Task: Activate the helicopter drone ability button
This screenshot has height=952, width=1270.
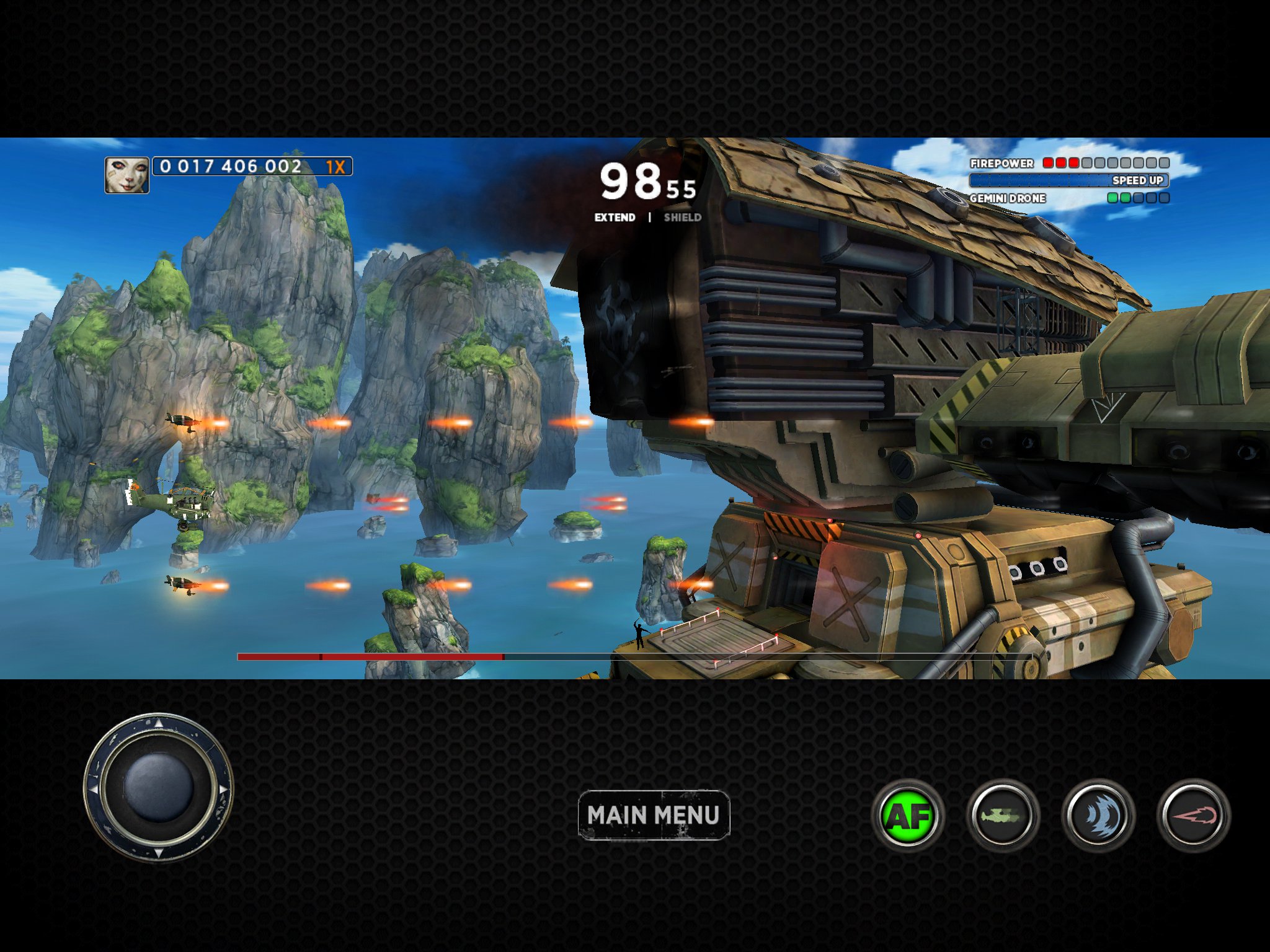Action: click(x=1003, y=816)
